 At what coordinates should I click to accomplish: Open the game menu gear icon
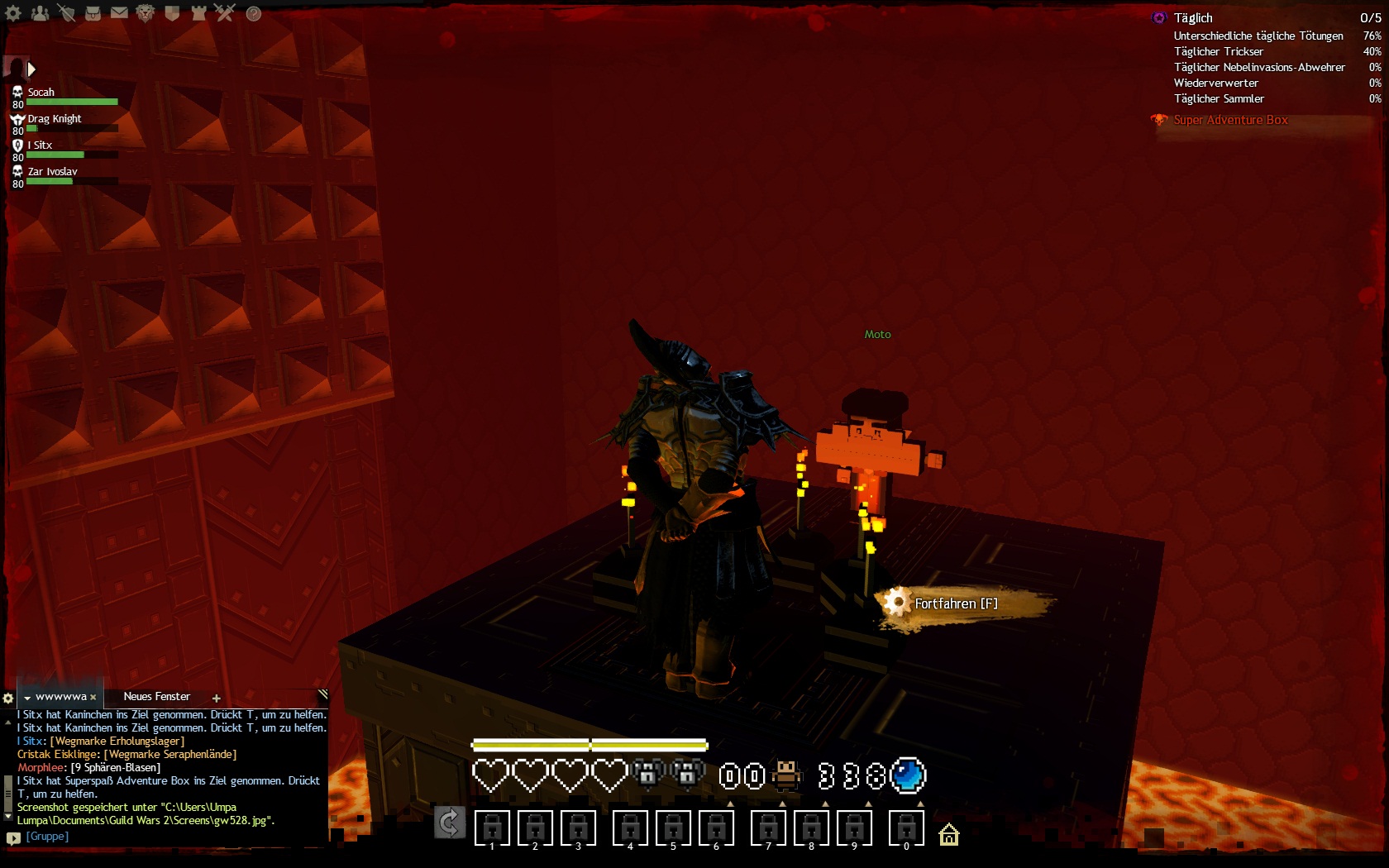pyautogui.click(x=13, y=13)
